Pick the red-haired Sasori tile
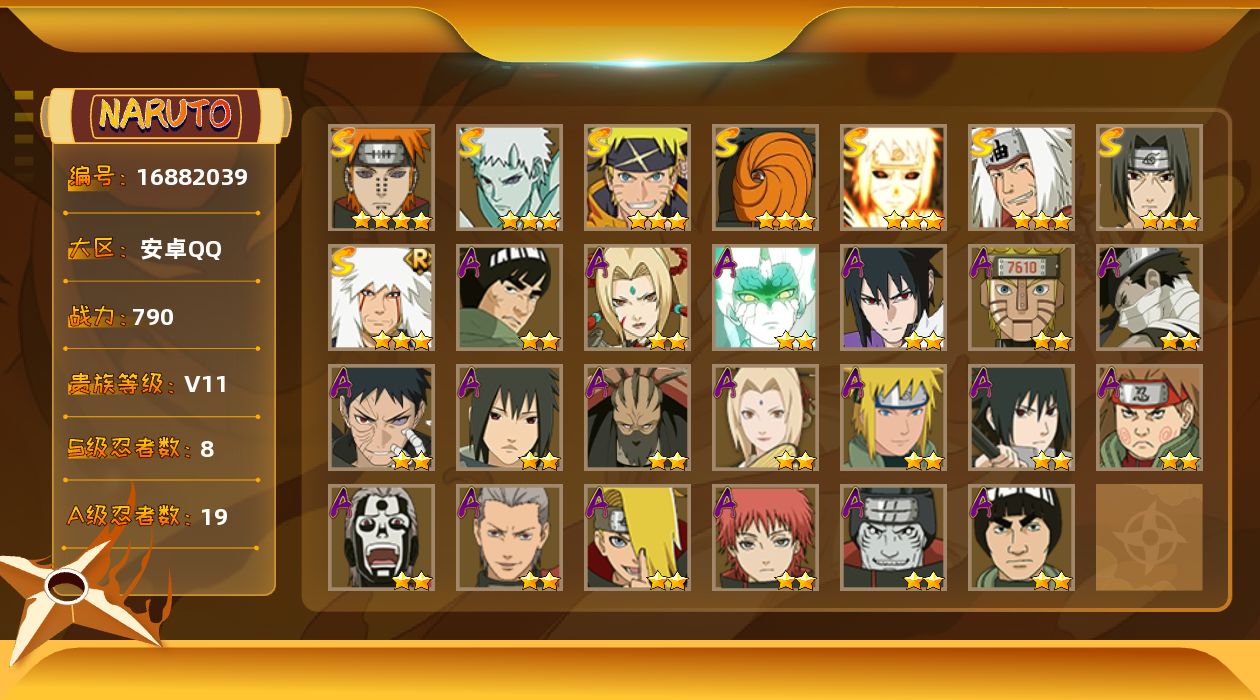Screen dimensions: 1260x700 coord(765,537)
